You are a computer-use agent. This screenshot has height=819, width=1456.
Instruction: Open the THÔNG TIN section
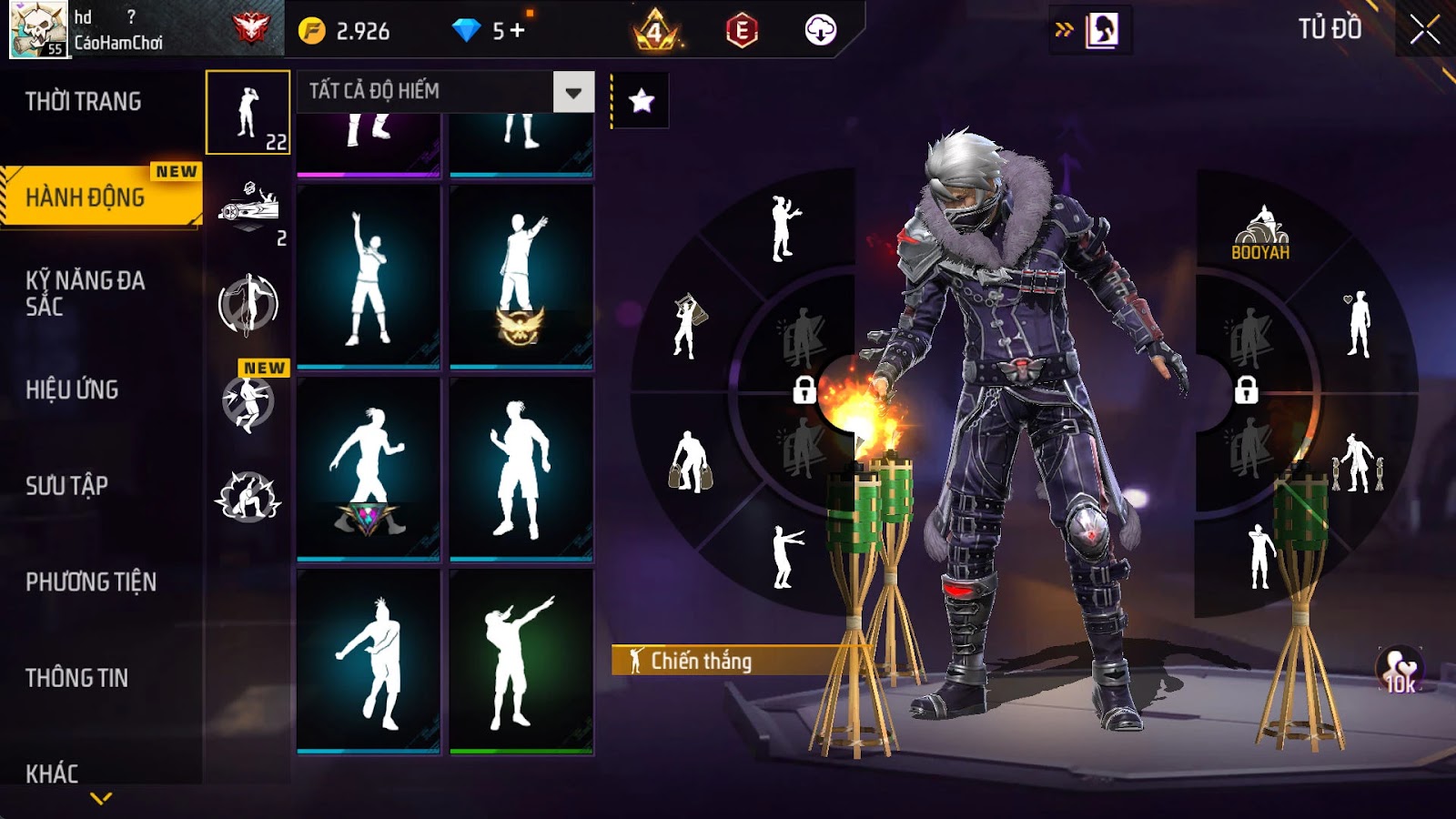pos(76,678)
